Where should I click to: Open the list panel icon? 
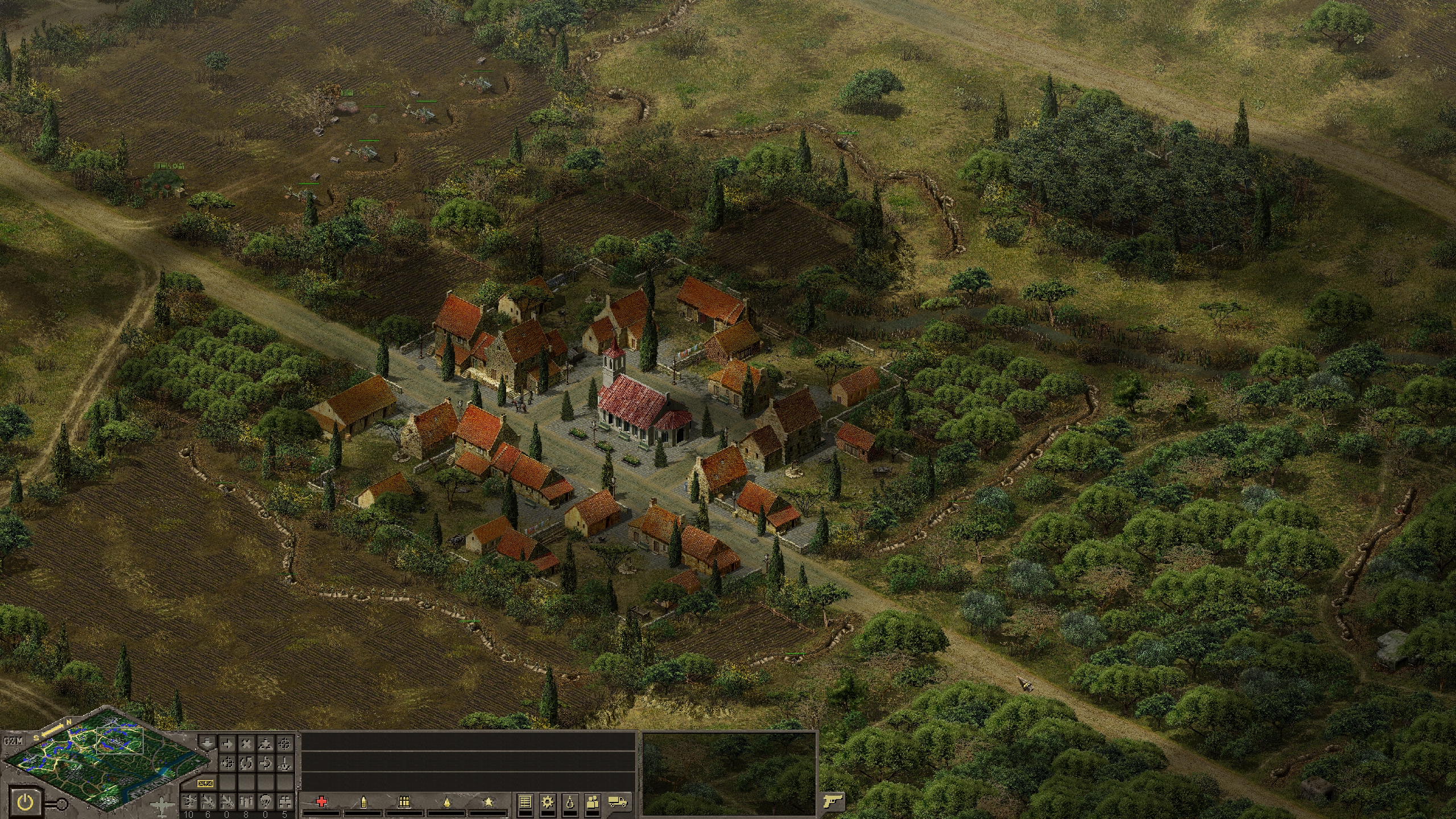point(525,802)
